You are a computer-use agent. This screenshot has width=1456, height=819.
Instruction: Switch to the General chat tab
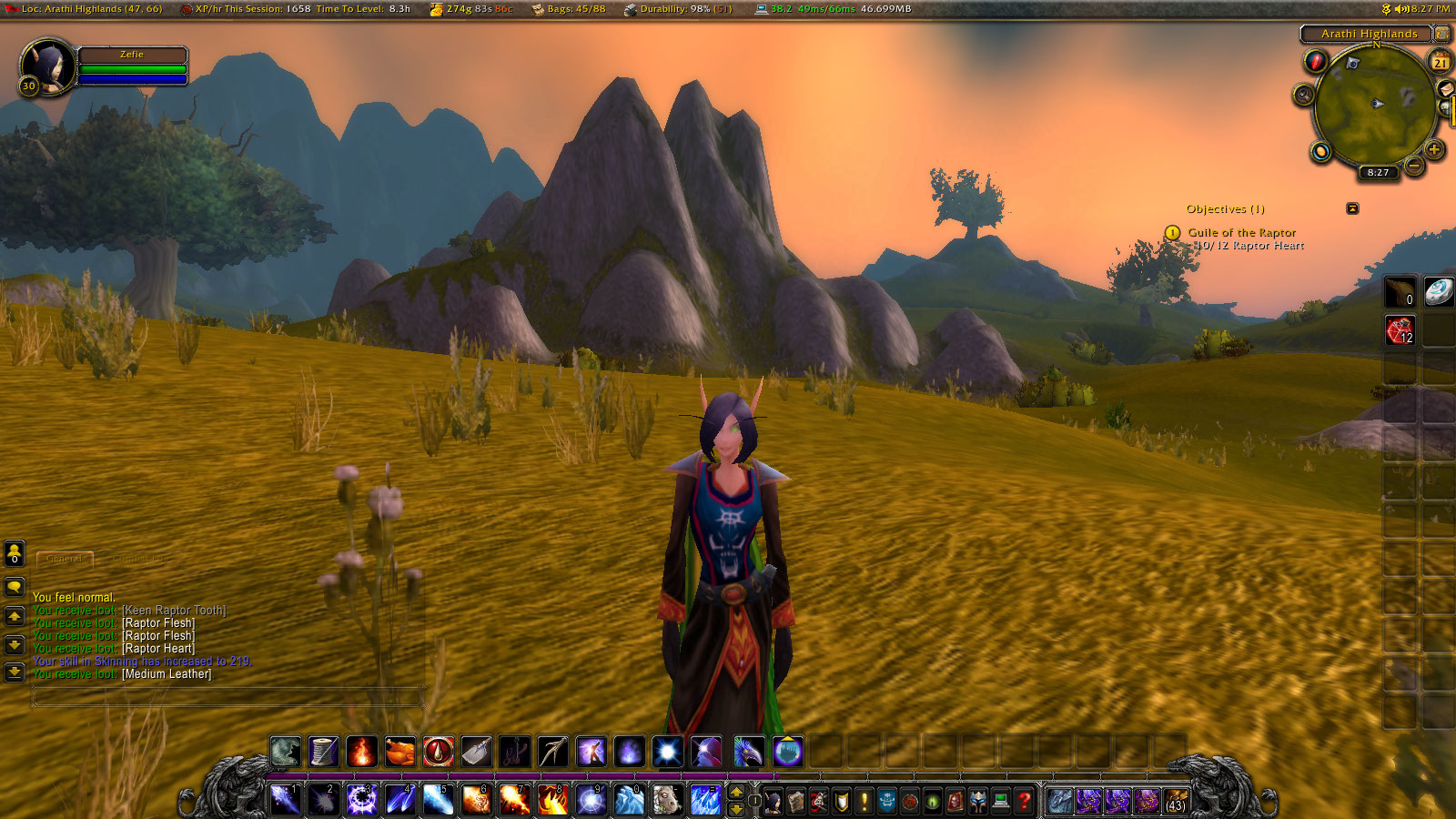(x=64, y=558)
